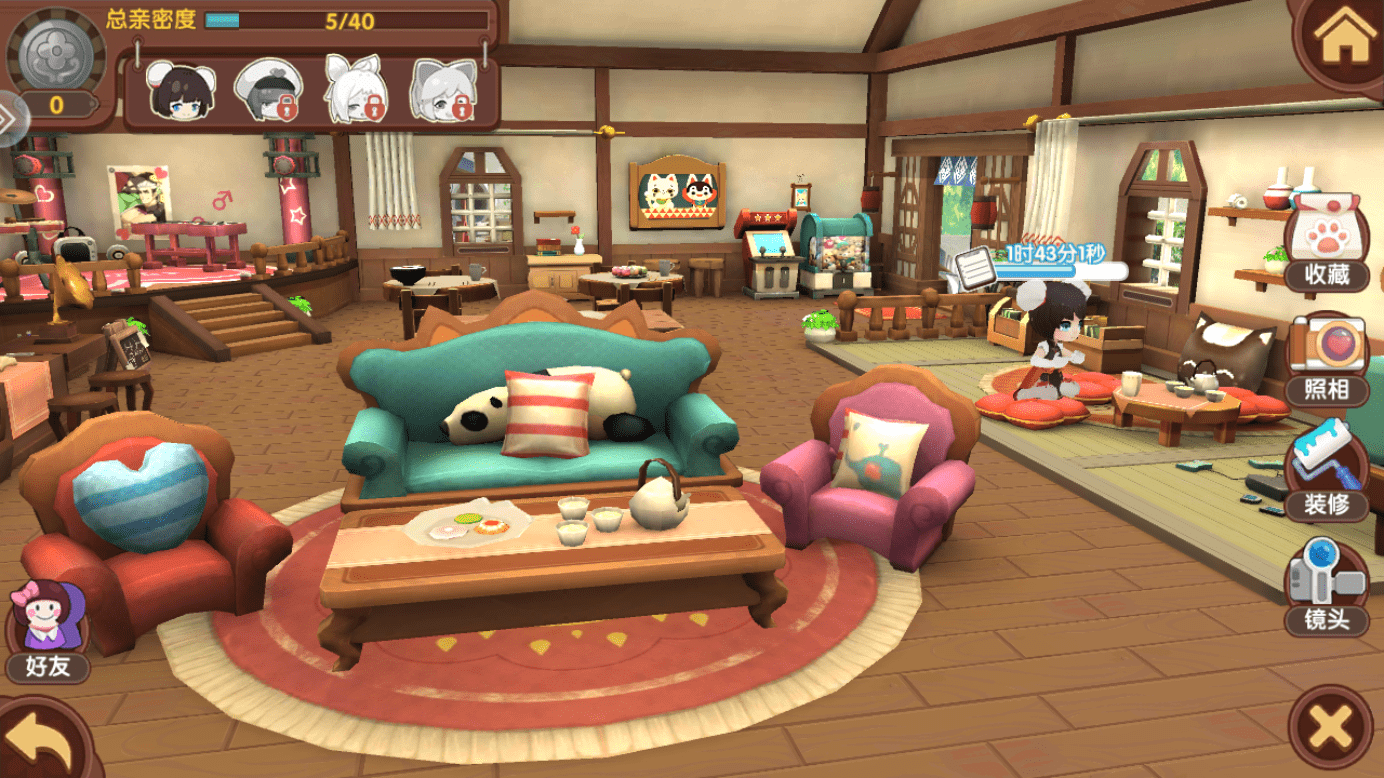Open the 好友 friends list
The height and width of the screenshot is (778, 1384).
pos(47,632)
